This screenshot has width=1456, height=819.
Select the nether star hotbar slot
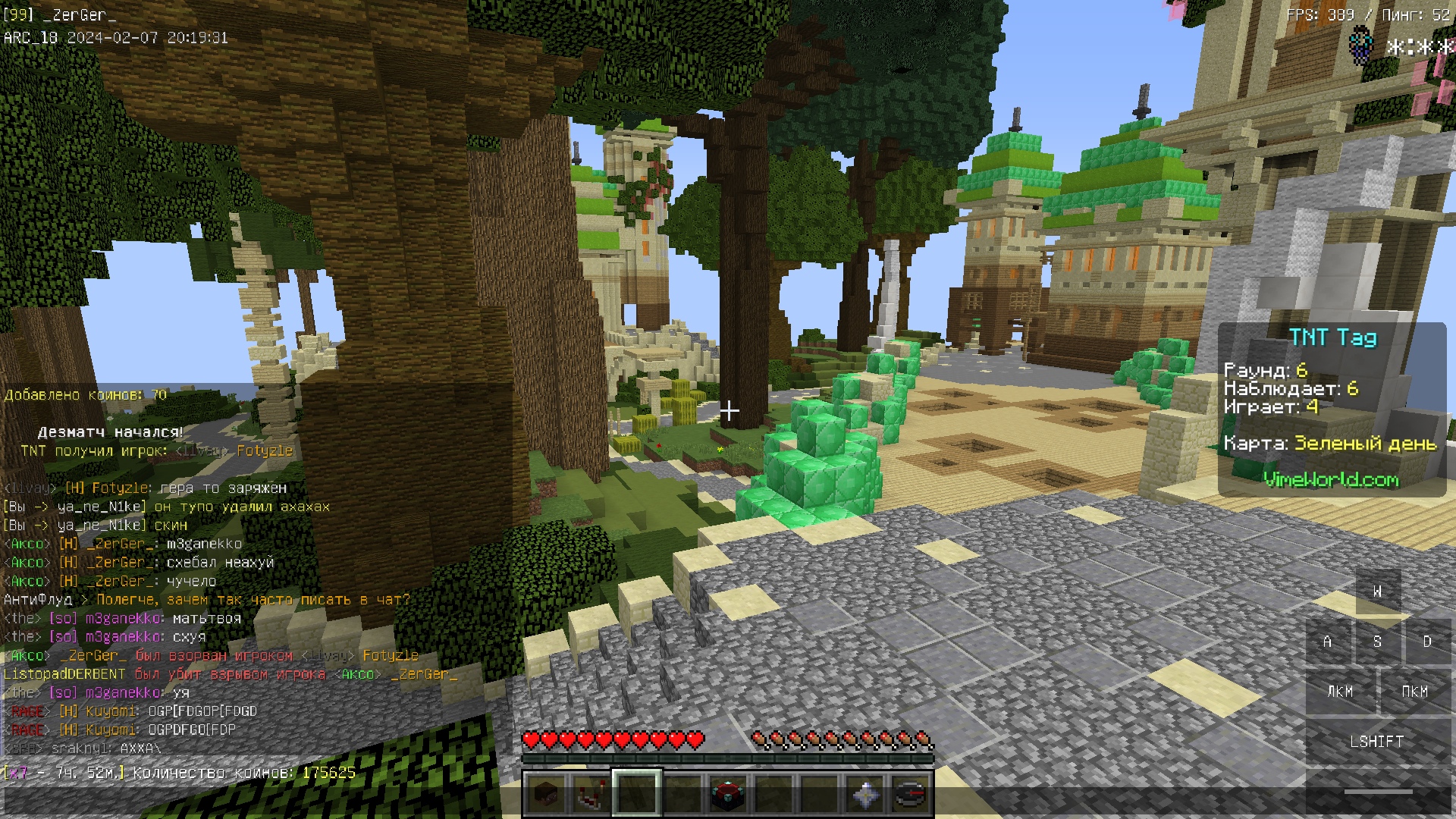pyautogui.click(x=865, y=794)
